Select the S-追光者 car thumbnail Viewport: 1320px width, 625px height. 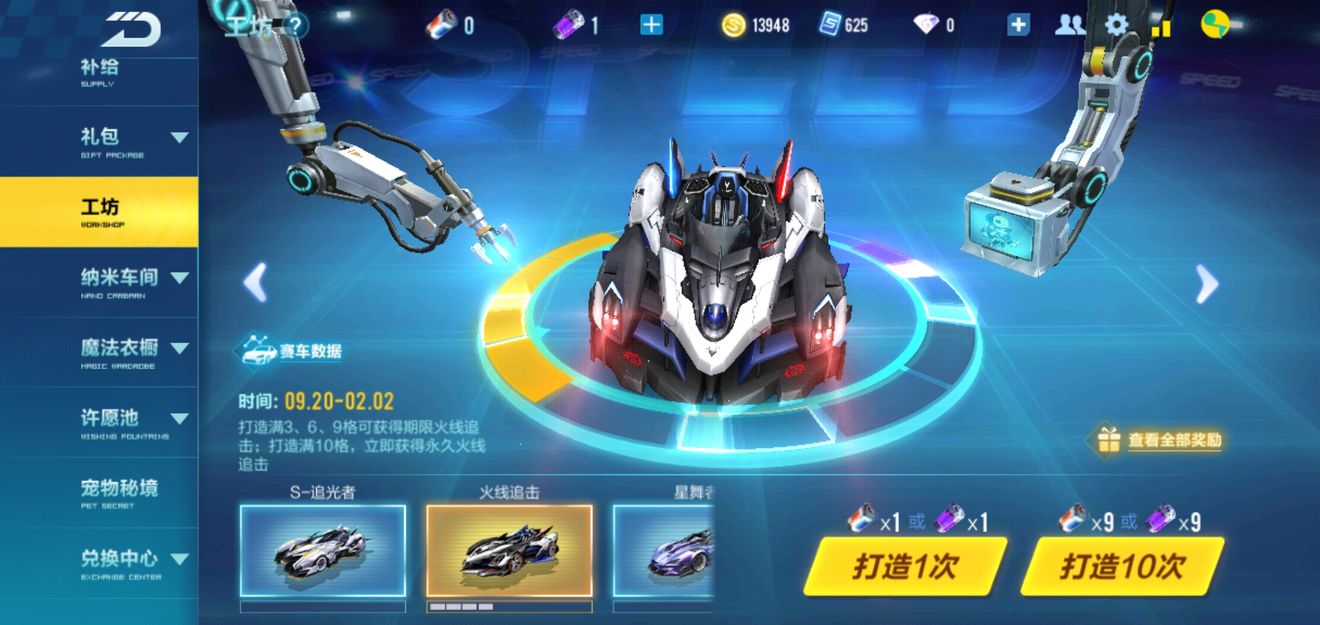pyautogui.click(x=322, y=551)
